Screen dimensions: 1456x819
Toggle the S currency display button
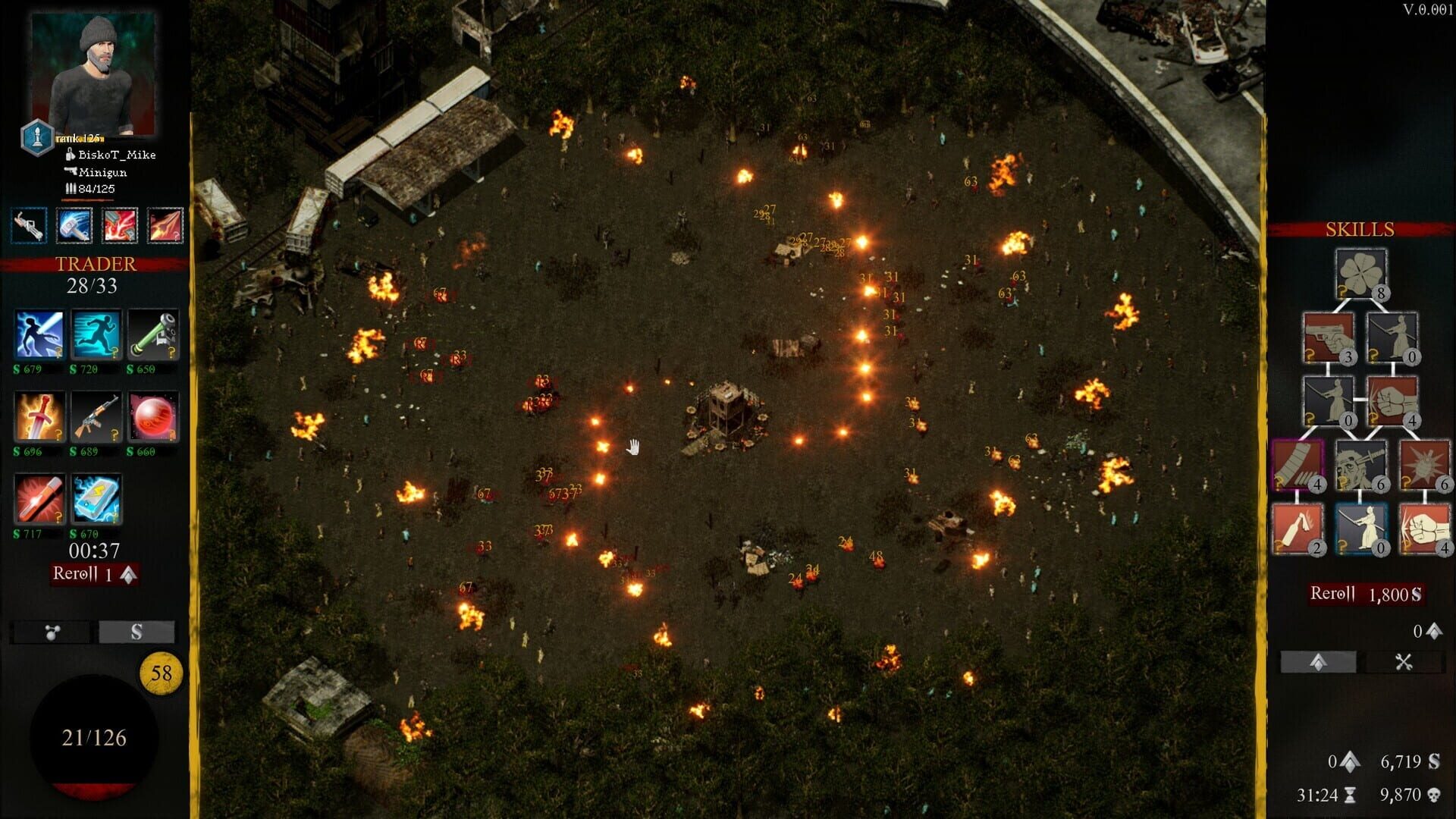coord(138,630)
